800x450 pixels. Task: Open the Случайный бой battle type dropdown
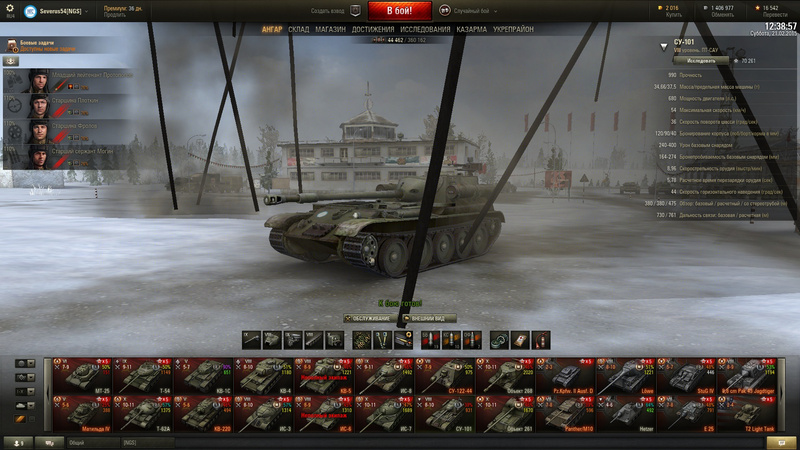click(471, 10)
